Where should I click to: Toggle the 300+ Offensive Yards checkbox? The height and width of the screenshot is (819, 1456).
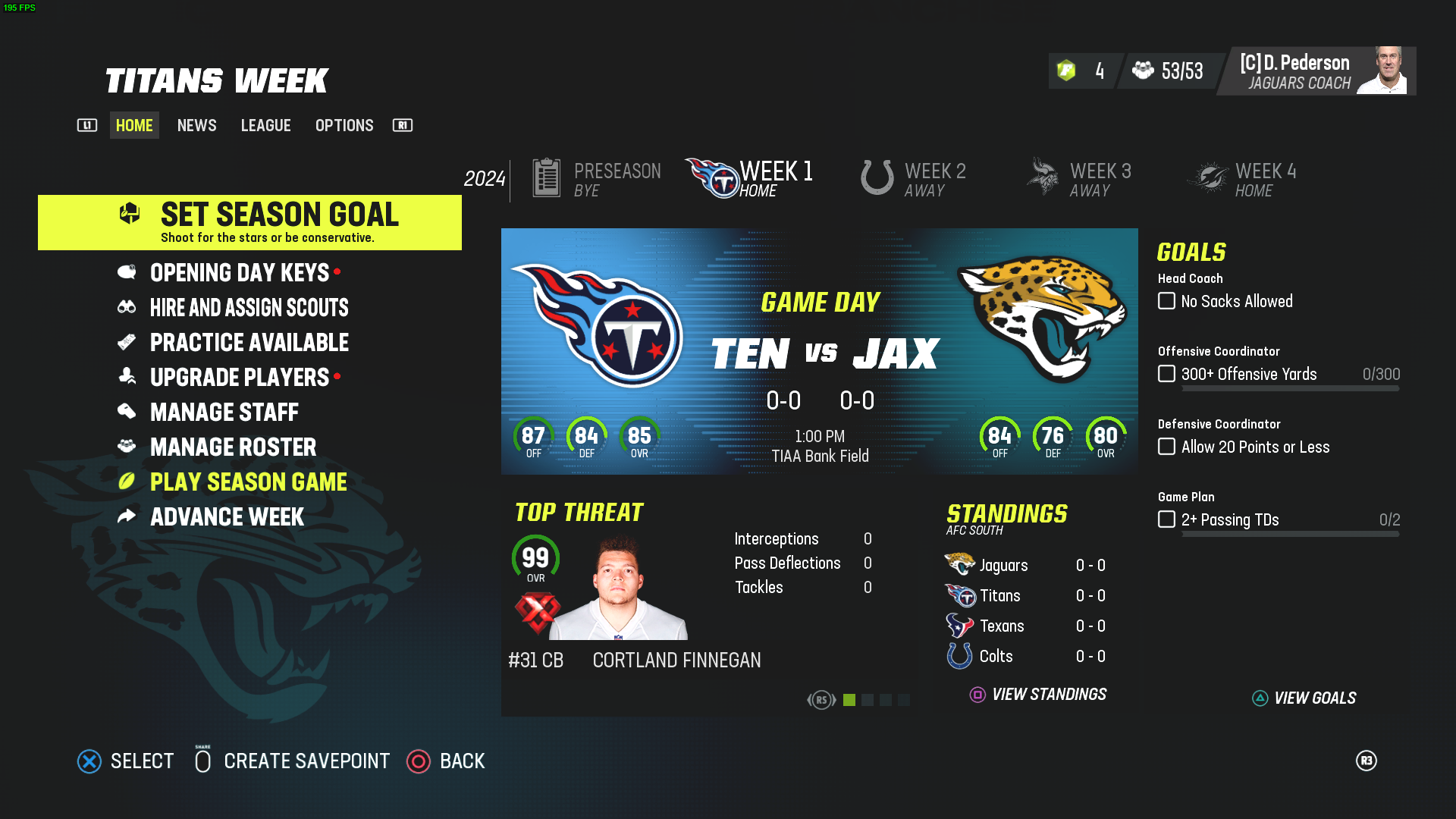point(1166,373)
